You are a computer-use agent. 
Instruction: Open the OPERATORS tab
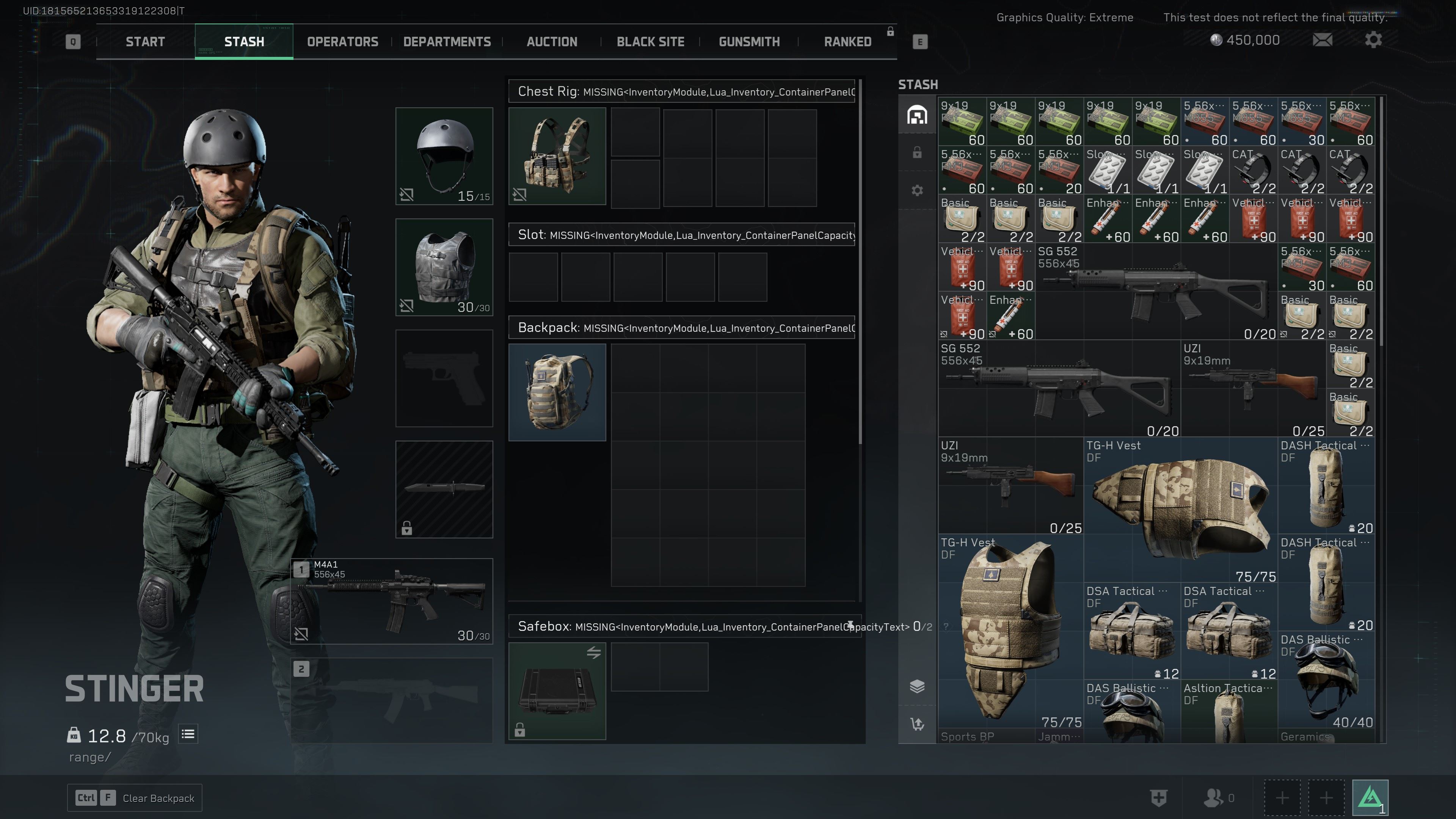tap(342, 42)
